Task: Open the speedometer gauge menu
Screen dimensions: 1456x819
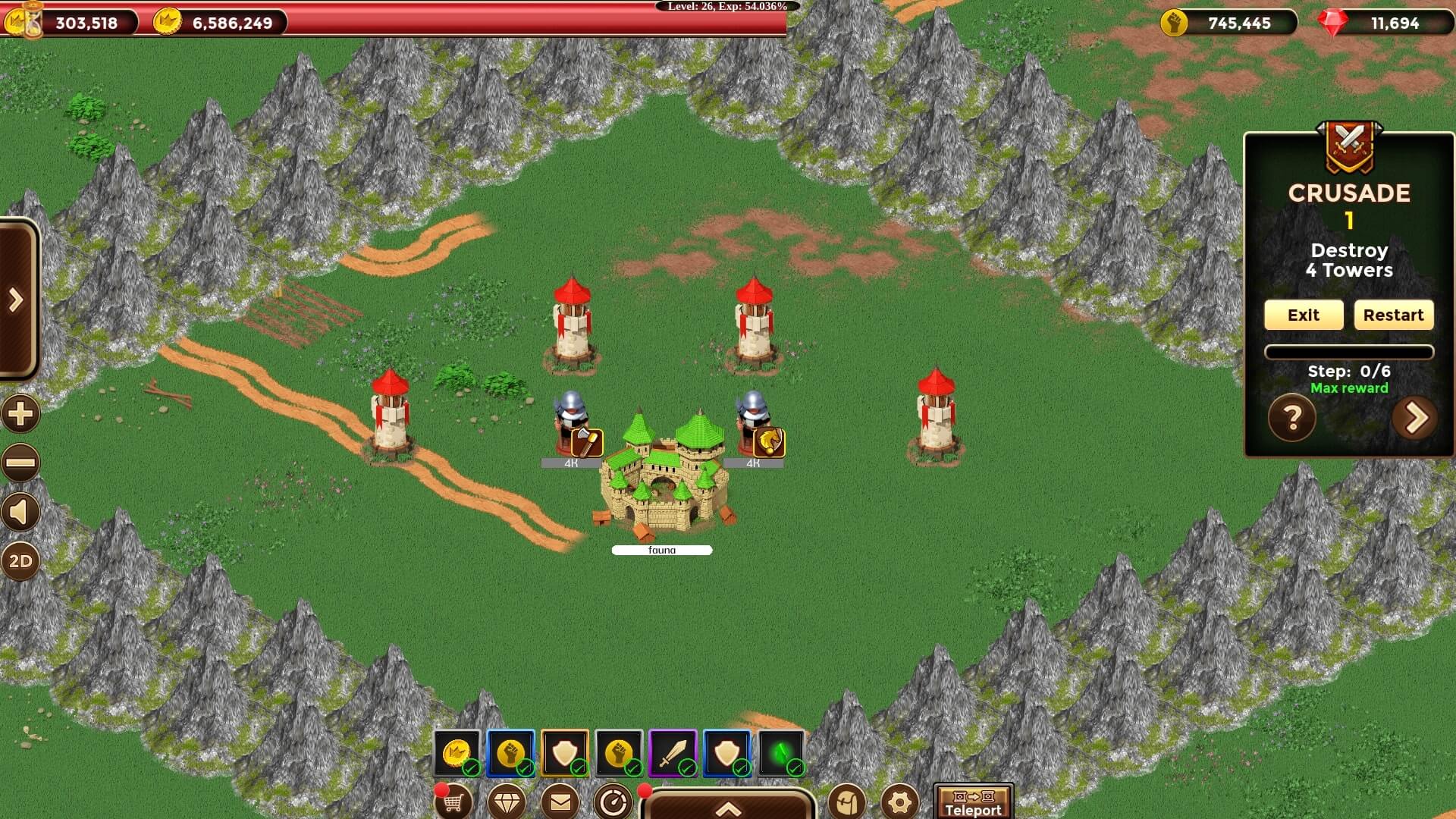Action: point(613,802)
